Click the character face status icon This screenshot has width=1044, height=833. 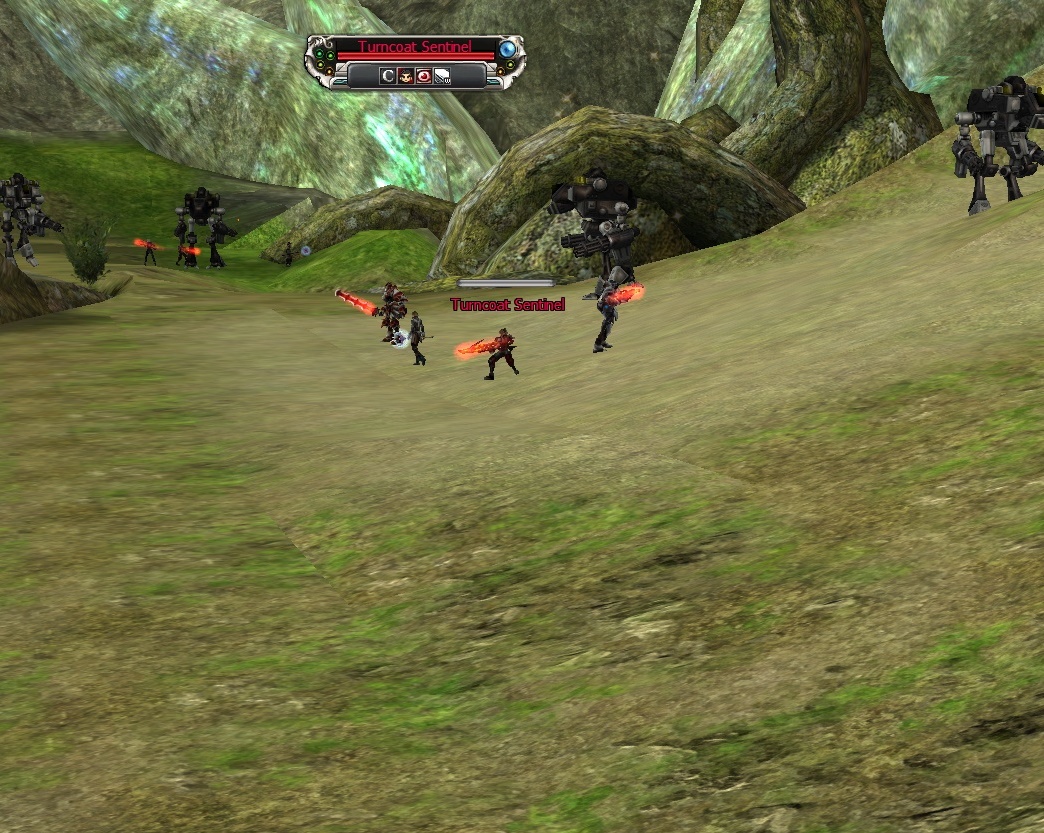click(x=406, y=75)
